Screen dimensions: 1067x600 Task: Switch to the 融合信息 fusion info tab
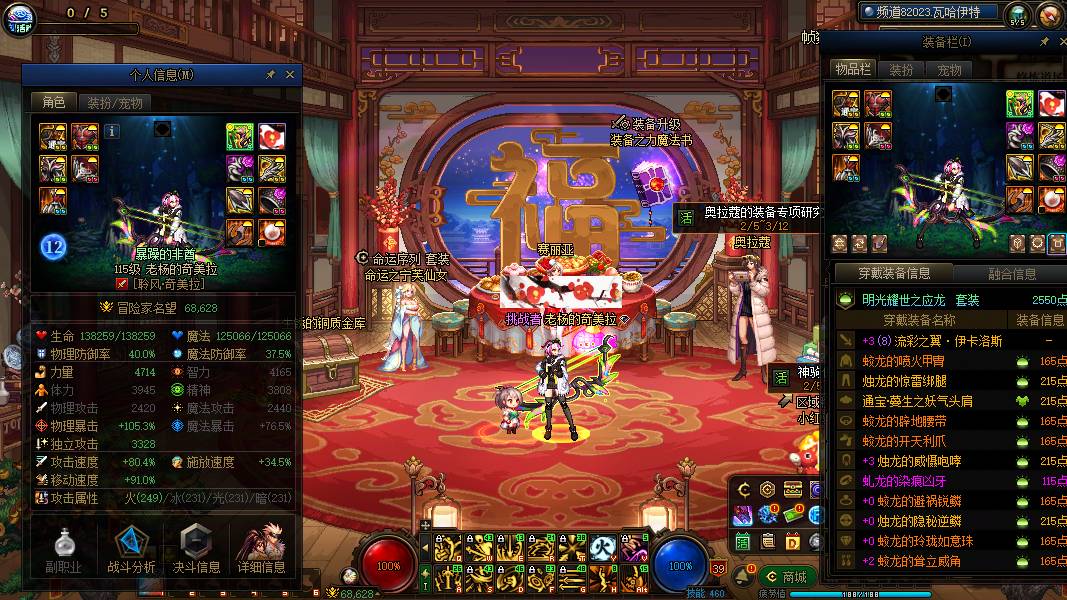(1011, 274)
